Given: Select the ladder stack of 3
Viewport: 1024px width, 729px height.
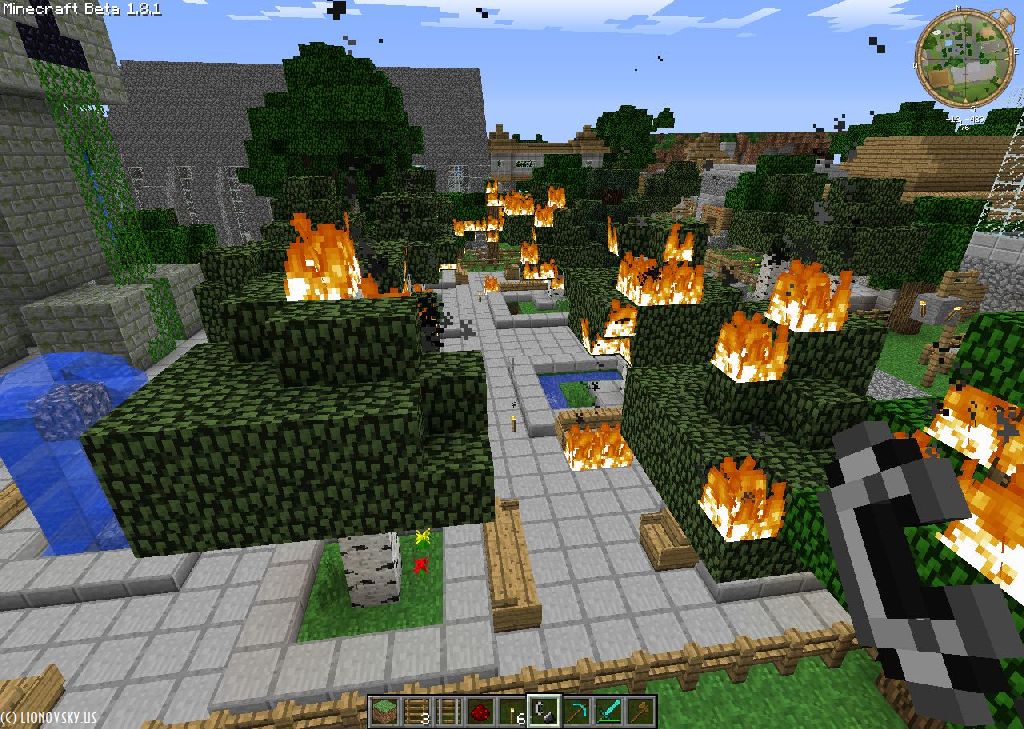Looking at the screenshot, I should tap(416, 712).
